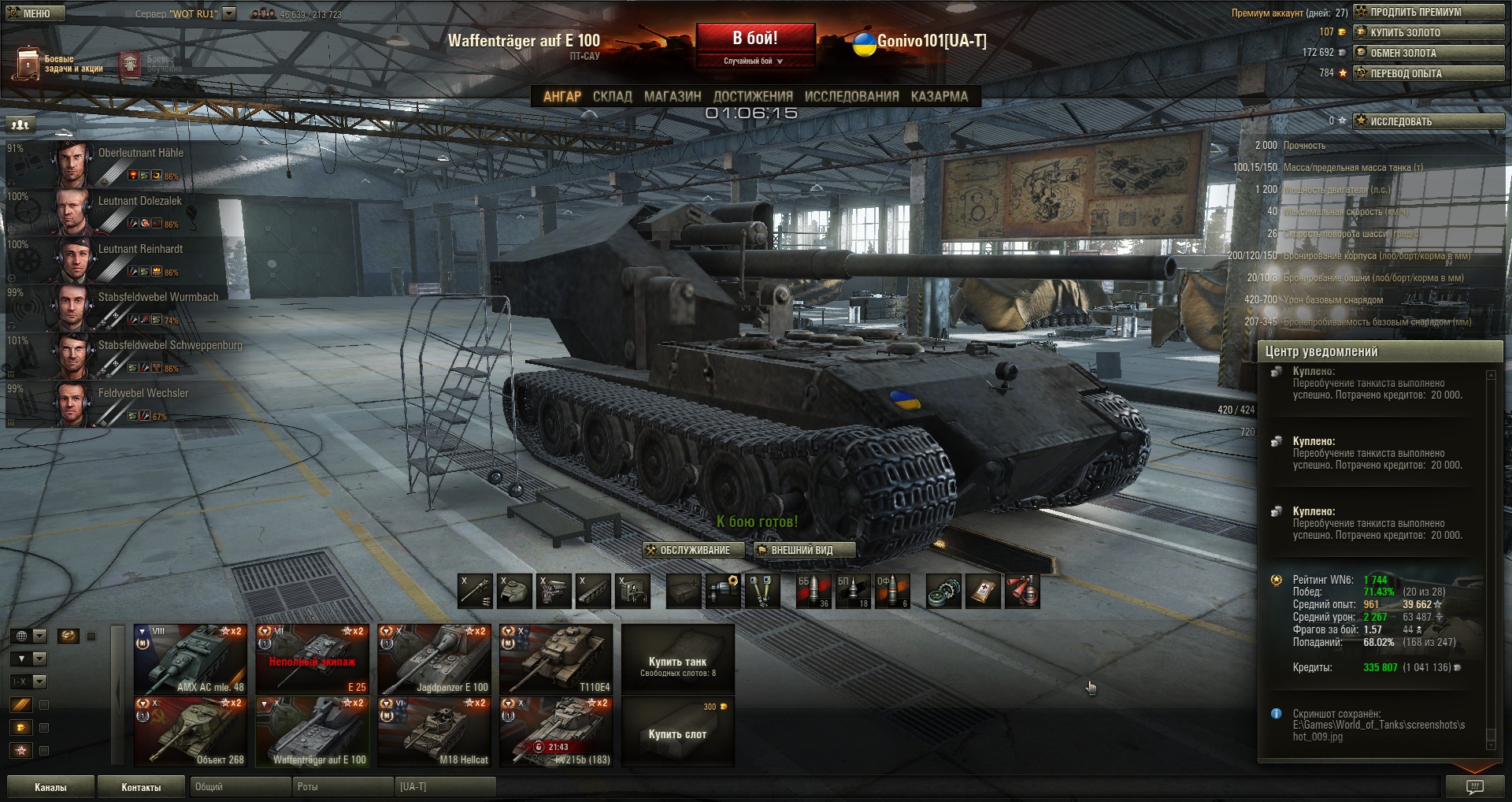The width and height of the screenshot is (1512, 802).
Task: Open the «Каналы» chat channels
Action: 50,787
